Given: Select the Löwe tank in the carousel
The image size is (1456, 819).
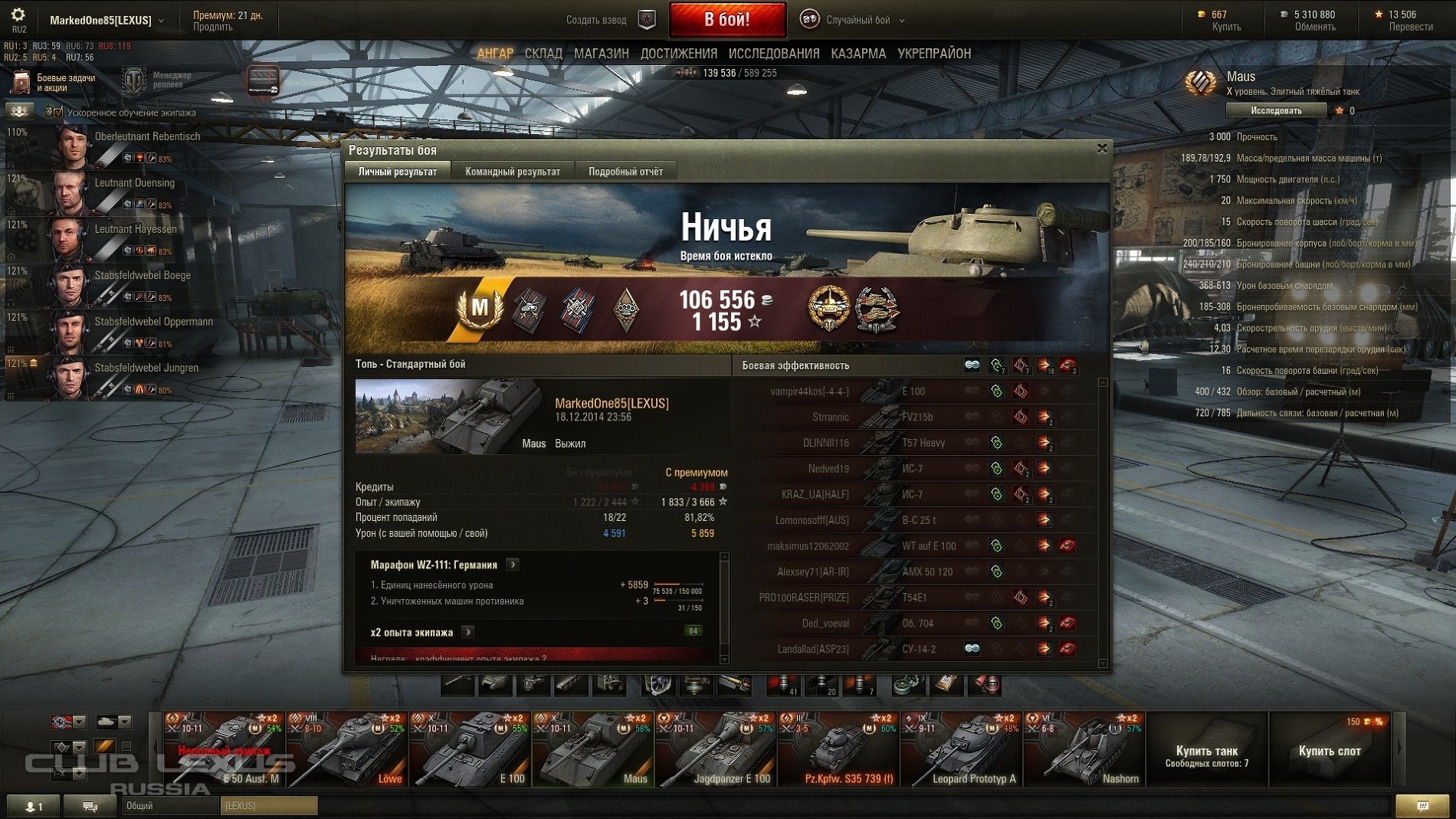Looking at the screenshot, I should pos(347,750).
